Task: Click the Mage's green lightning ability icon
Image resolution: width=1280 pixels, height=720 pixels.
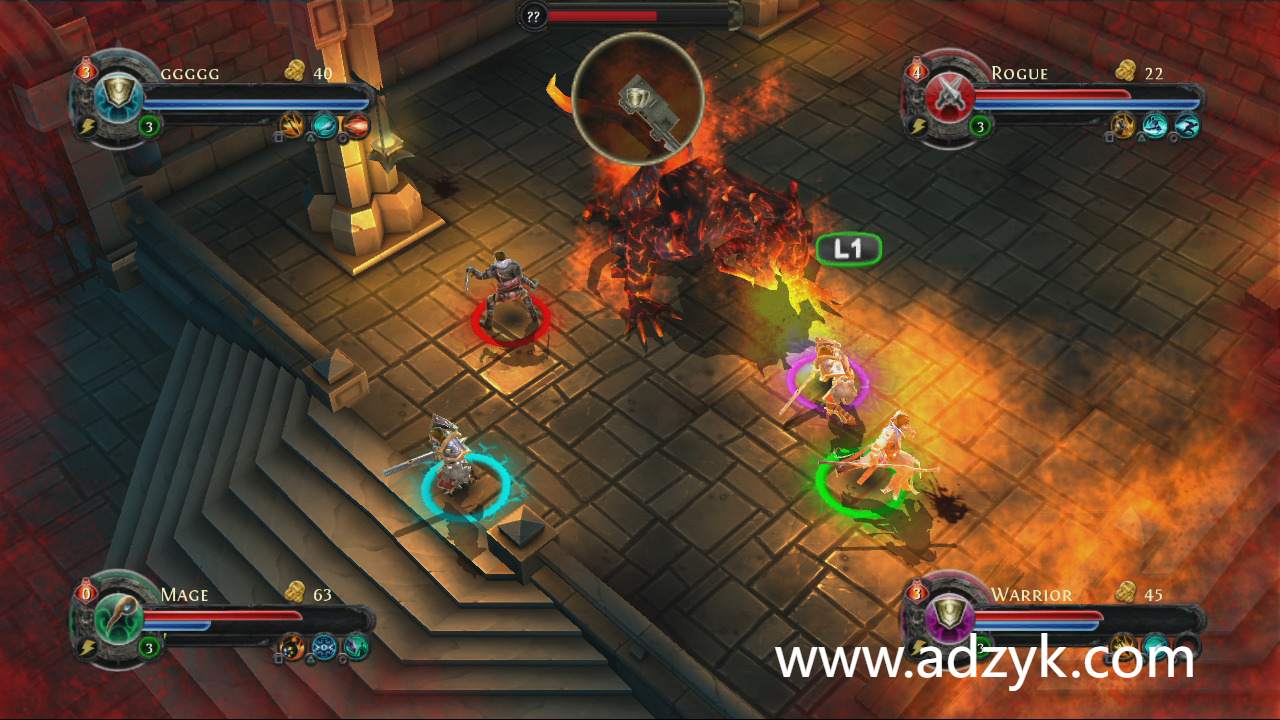Action: tap(354, 647)
